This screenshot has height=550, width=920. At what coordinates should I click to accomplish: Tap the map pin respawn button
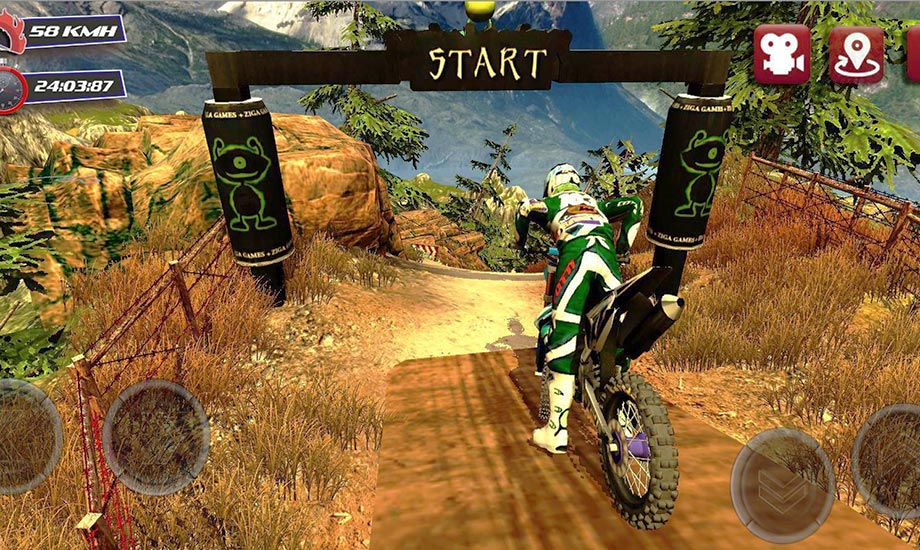click(856, 55)
